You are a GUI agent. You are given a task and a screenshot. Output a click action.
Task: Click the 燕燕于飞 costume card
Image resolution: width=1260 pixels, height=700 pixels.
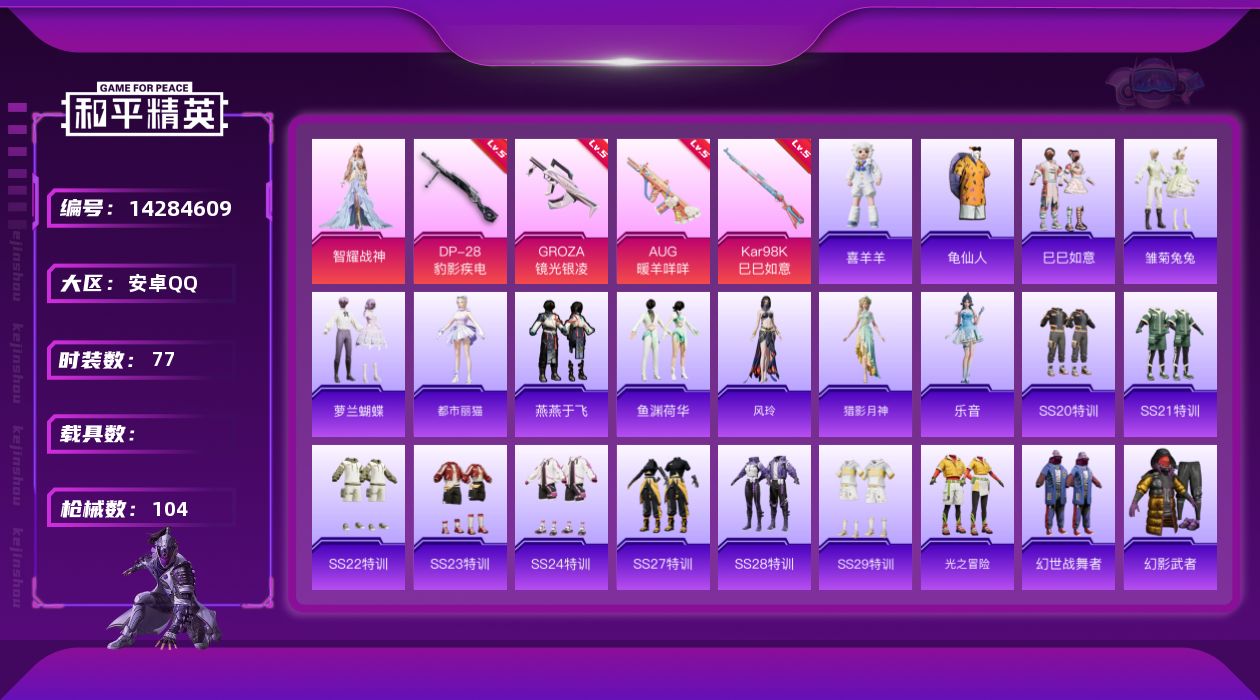(x=561, y=364)
